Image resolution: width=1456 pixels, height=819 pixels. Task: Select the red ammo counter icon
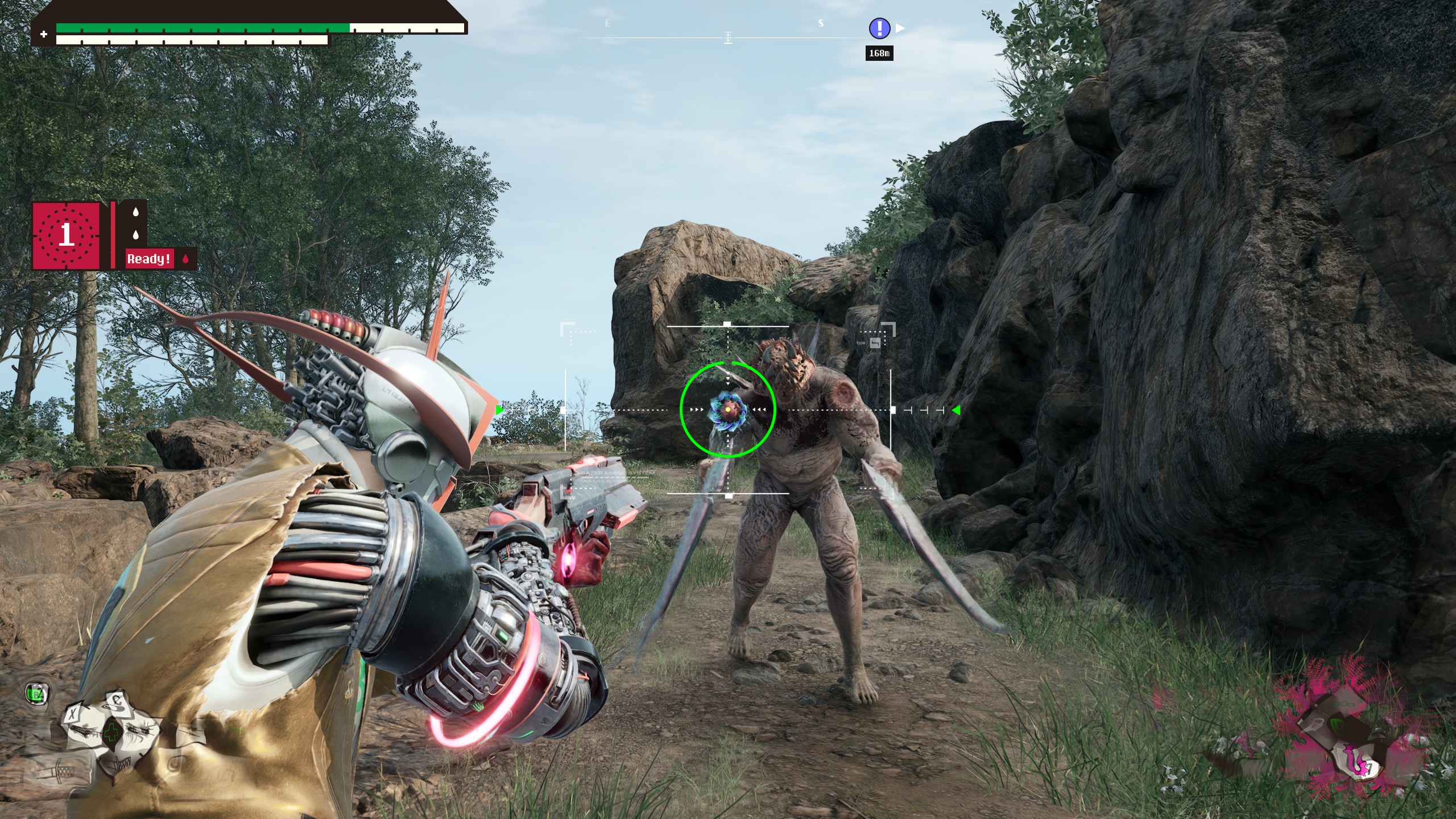(x=66, y=235)
